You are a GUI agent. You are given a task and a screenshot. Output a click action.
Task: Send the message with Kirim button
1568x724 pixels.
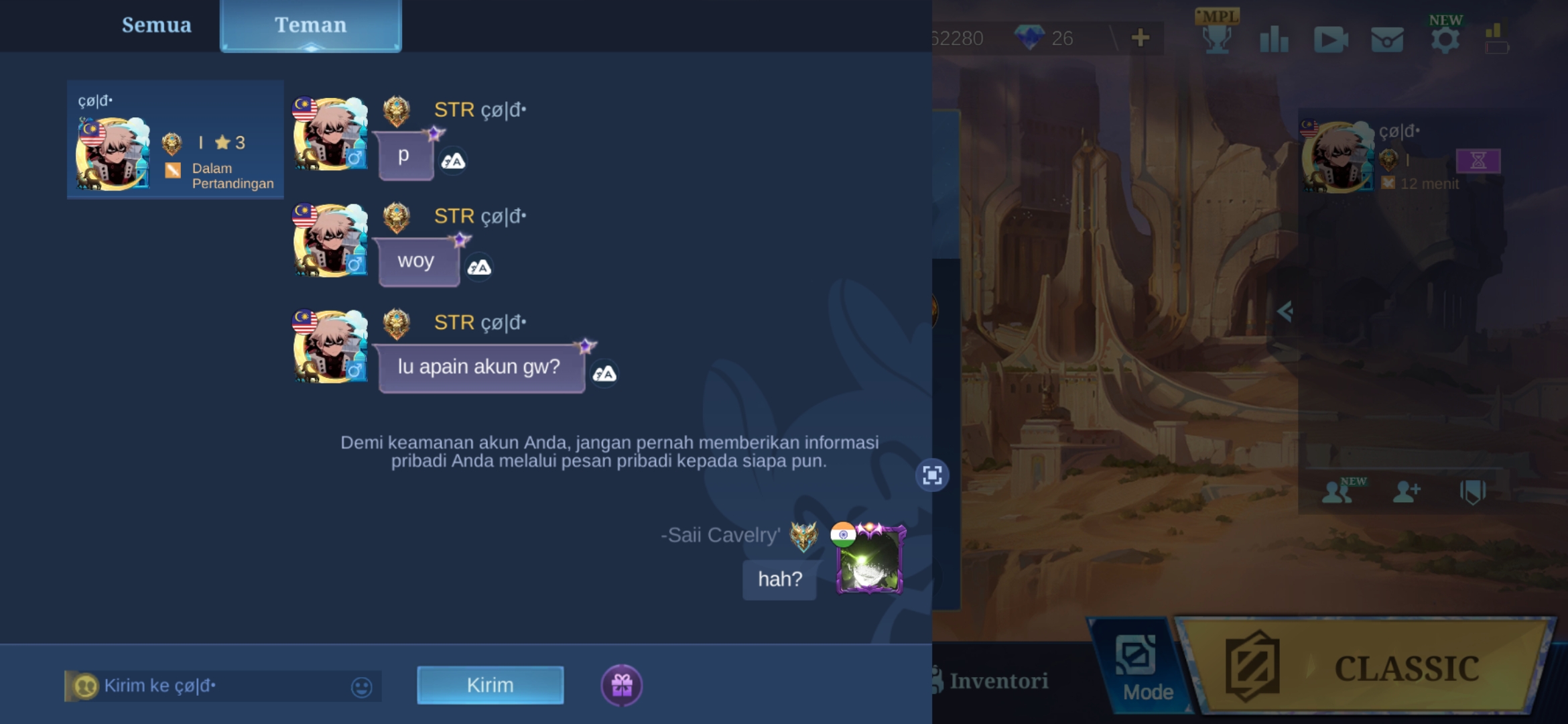[x=490, y=685]
